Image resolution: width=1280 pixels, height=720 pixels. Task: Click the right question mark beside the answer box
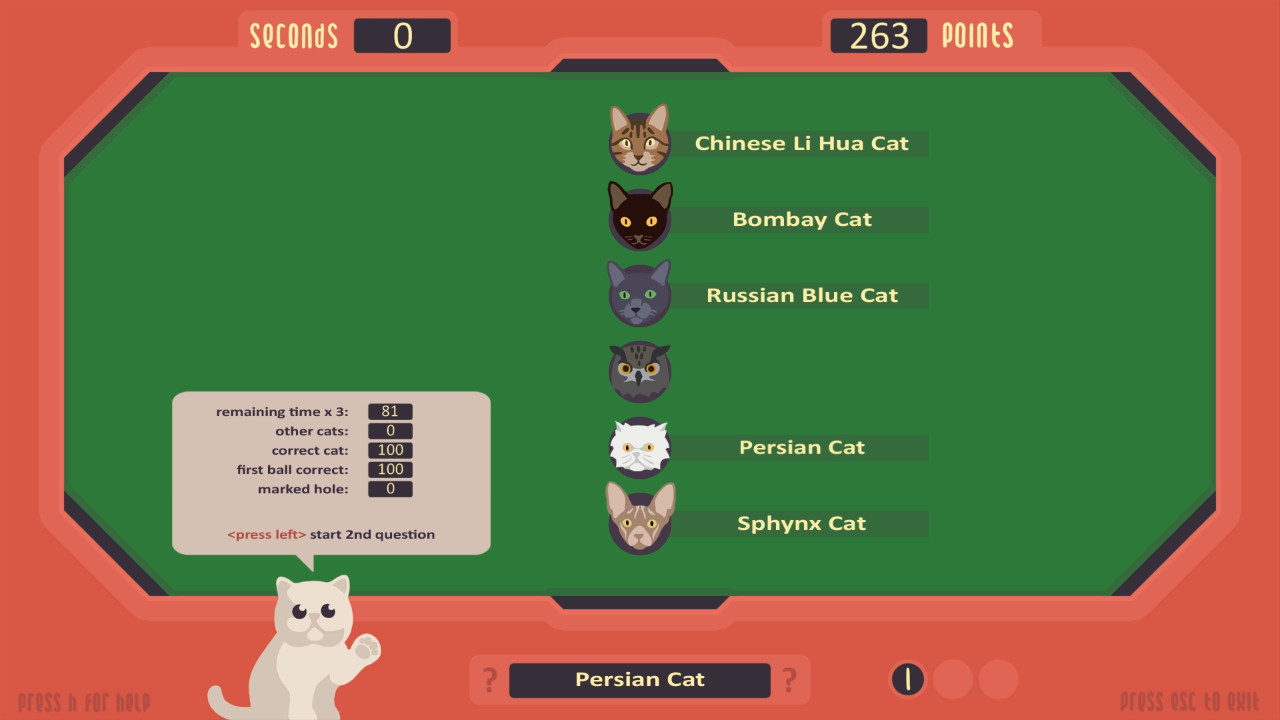(791, 679)
